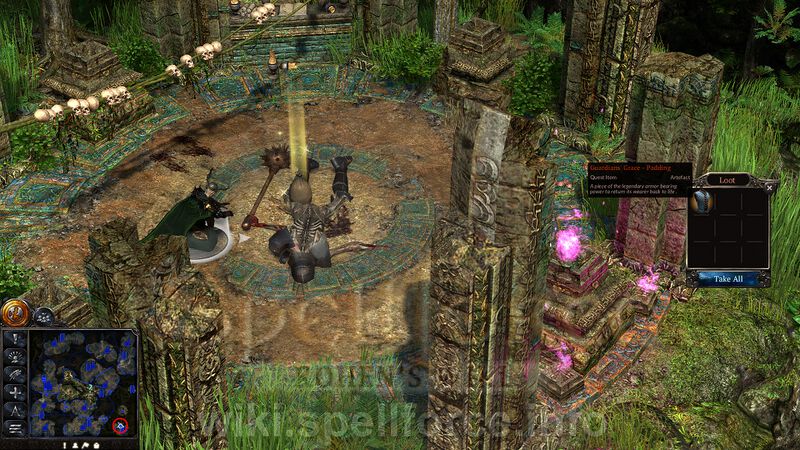
Task: Click the round grey army group button
Action: (x=43, y=316)
